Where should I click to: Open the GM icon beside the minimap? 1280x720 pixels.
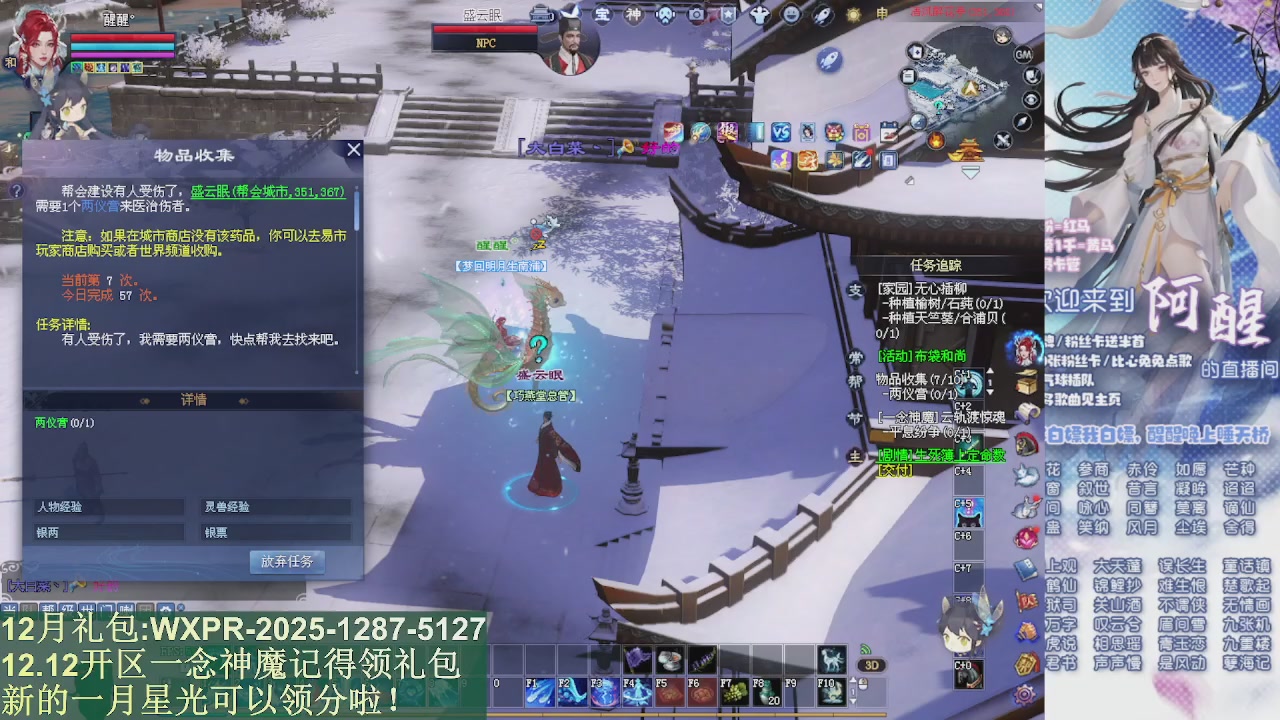click(1024, 55)
